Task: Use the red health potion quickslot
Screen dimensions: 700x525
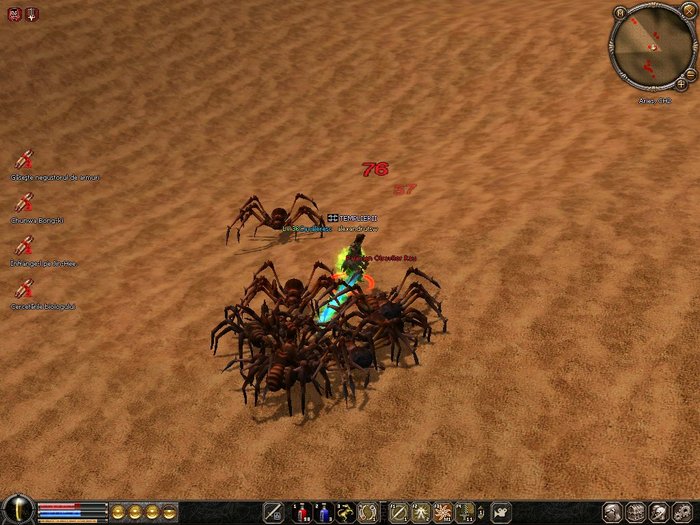Action: 301,513
